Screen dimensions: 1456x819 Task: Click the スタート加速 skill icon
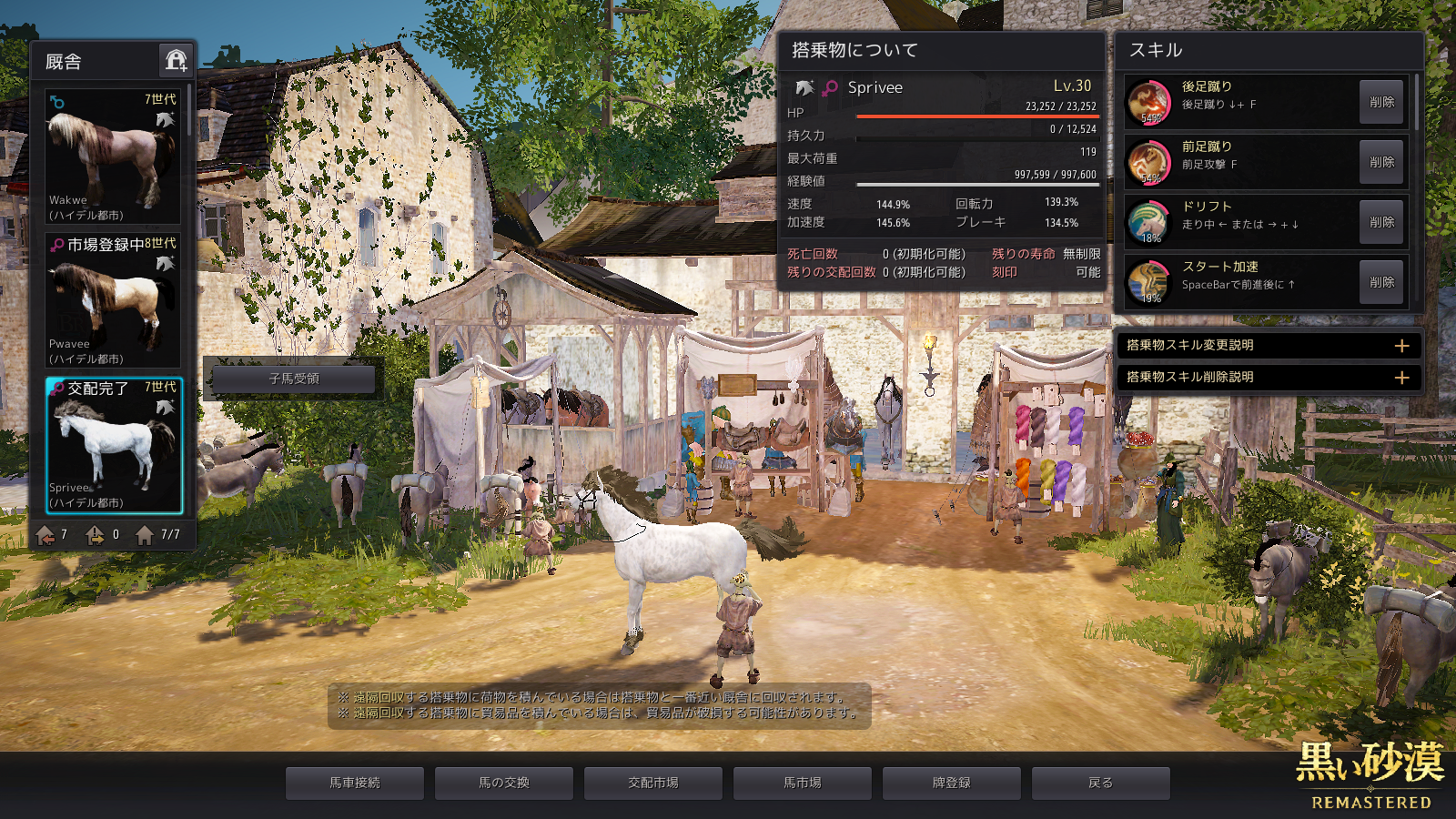tap(1148, 281)
